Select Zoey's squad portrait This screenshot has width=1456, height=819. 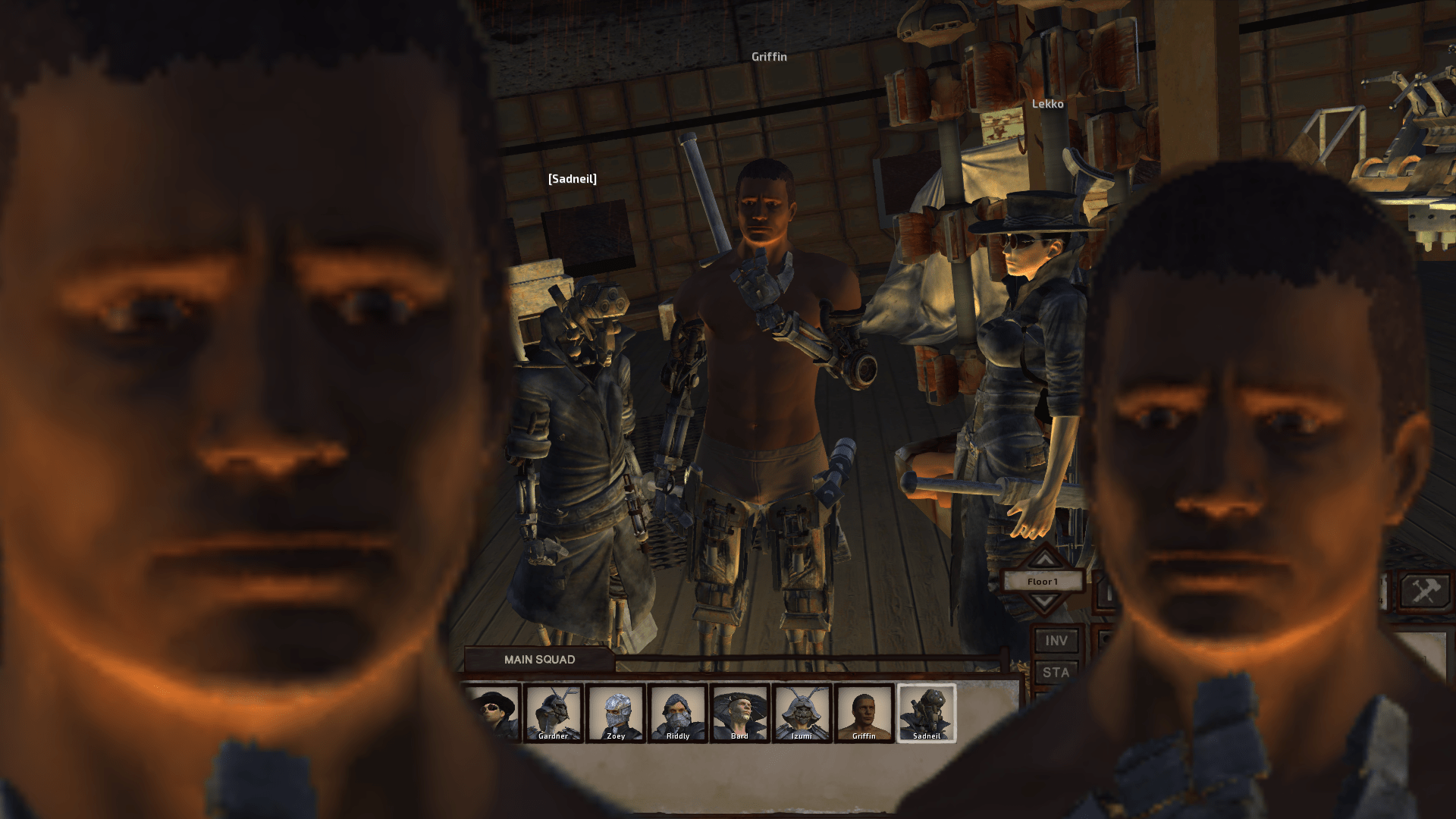pos(616,713)
